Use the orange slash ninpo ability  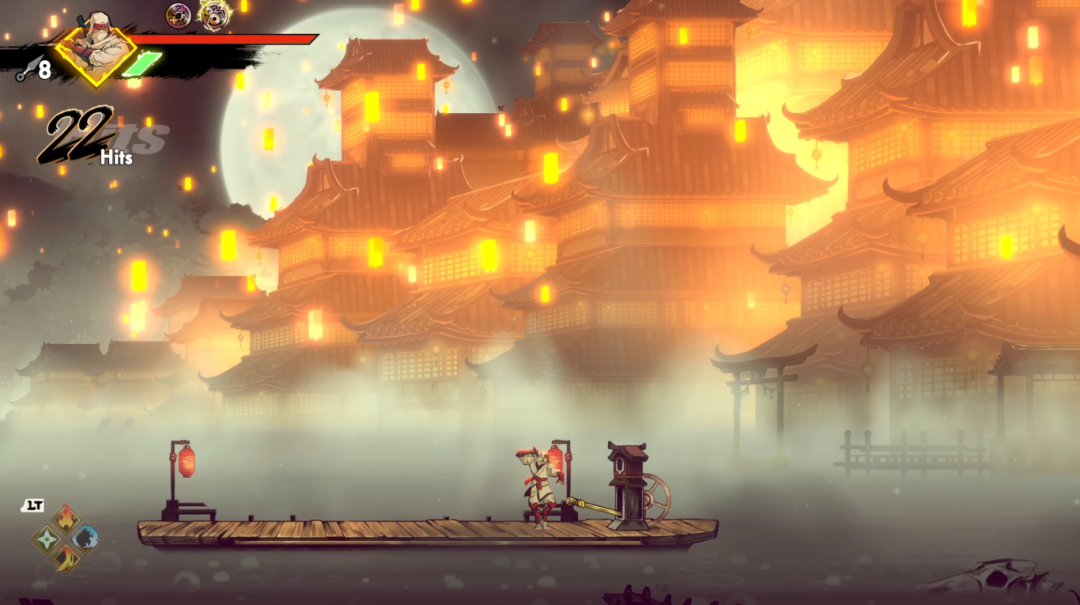pyautogui.click(x=66, y=558)
